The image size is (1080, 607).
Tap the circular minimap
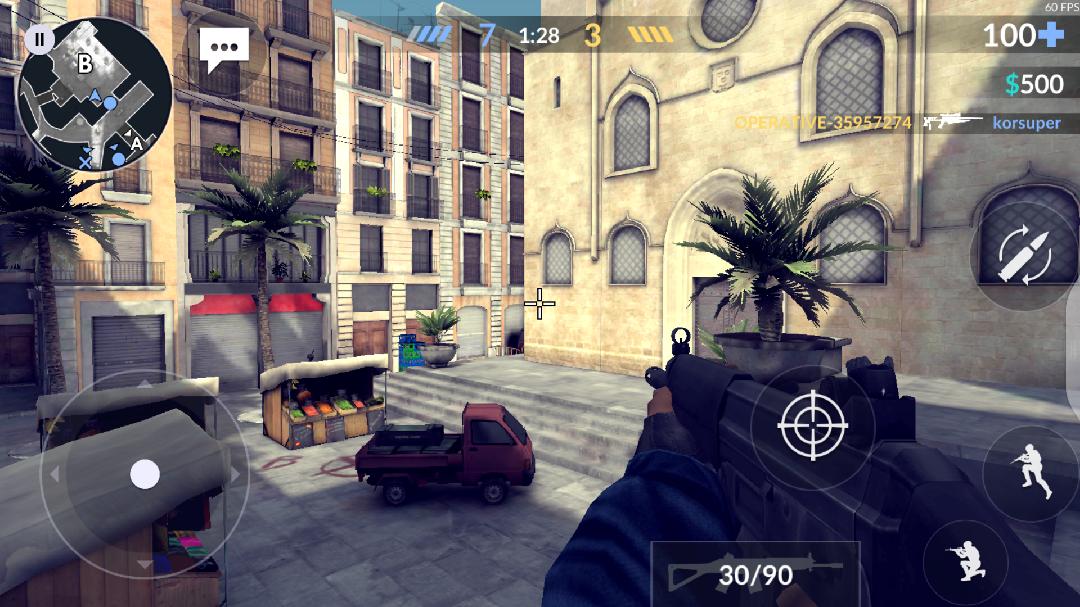coord(96,98)
